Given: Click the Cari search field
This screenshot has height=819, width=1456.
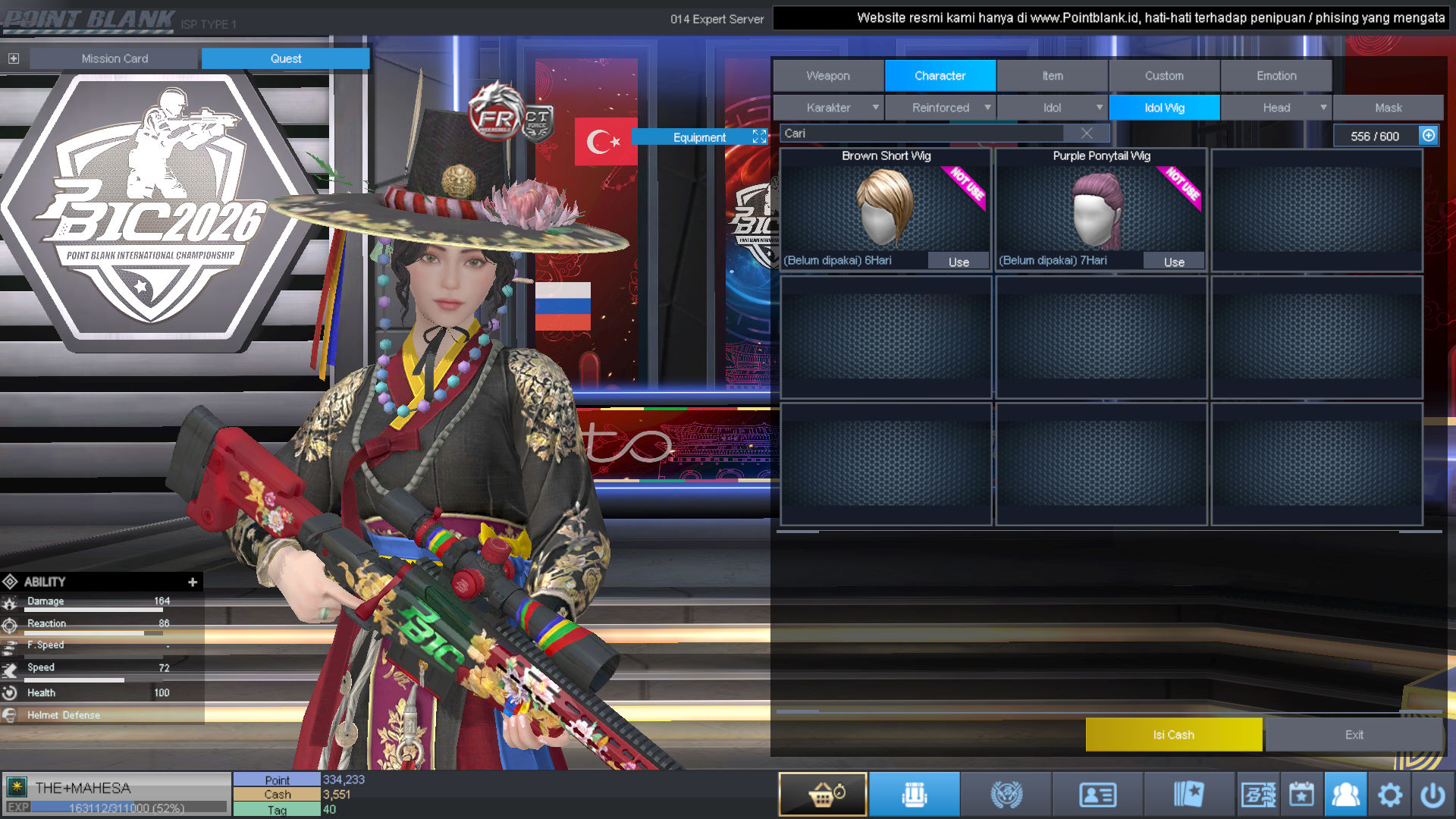Looking at the screenshot, I should coord(921,133).
